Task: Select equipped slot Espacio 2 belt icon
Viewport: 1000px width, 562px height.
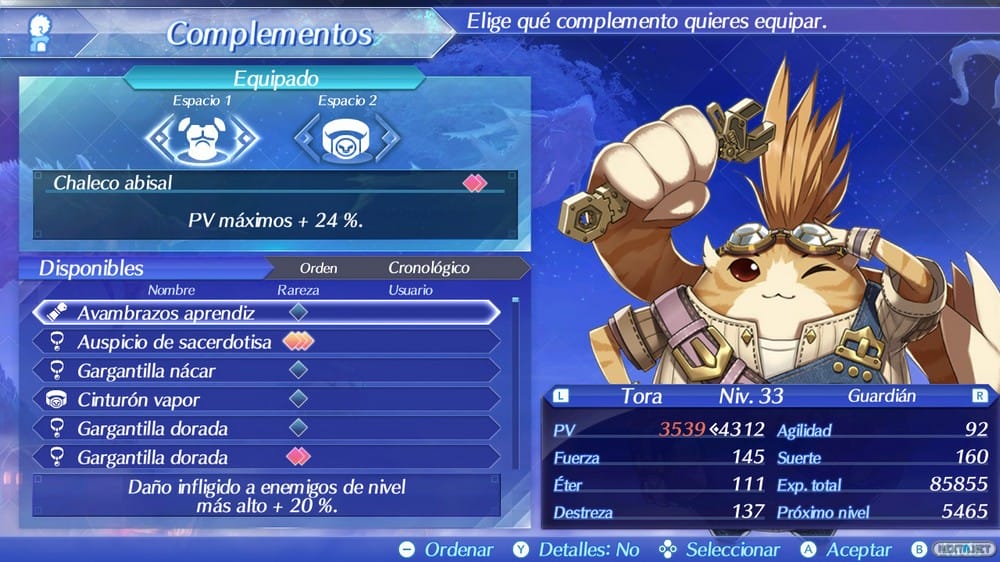Action: 347,139
